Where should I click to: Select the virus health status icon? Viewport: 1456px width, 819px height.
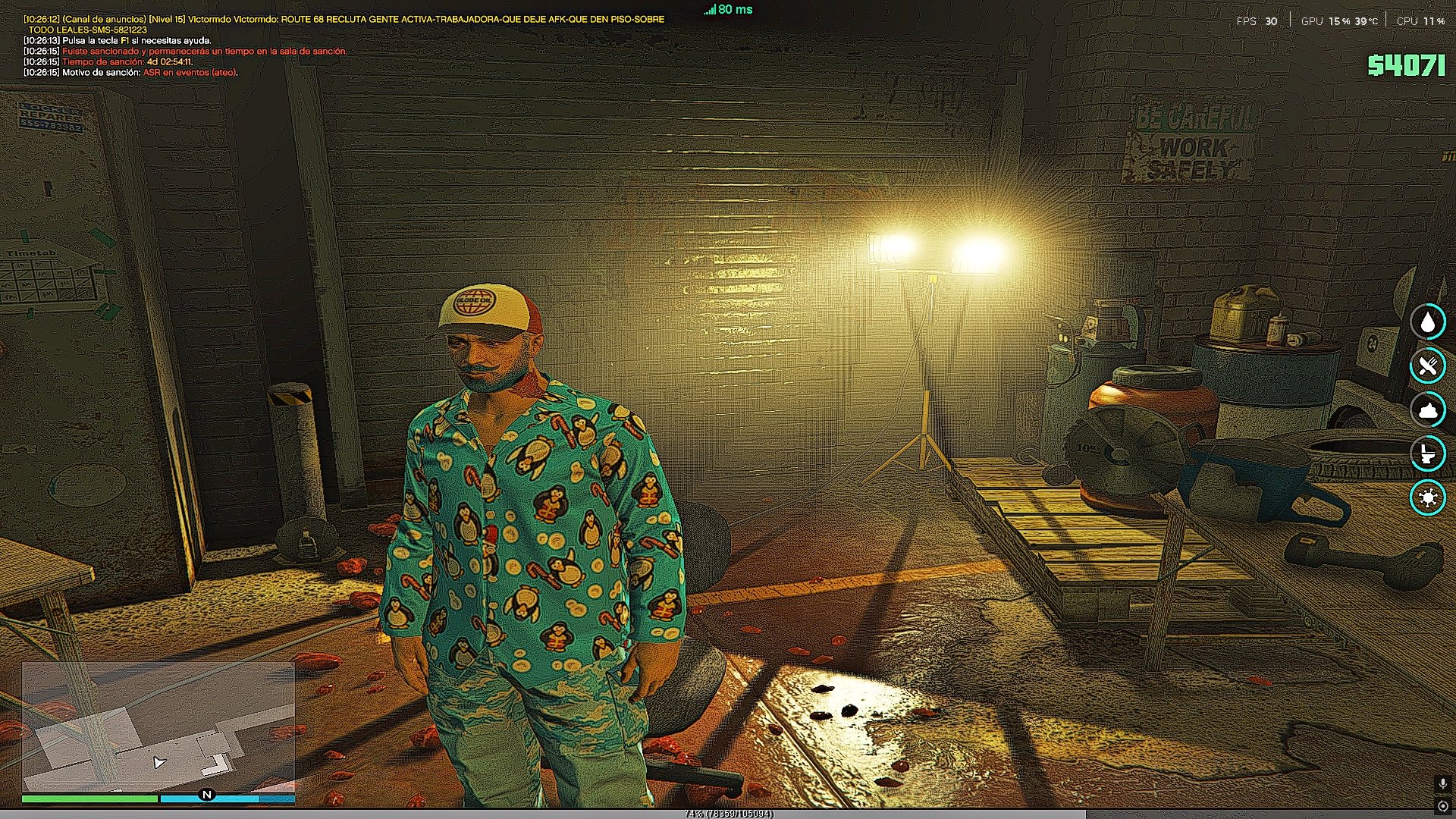(1428, 497)
